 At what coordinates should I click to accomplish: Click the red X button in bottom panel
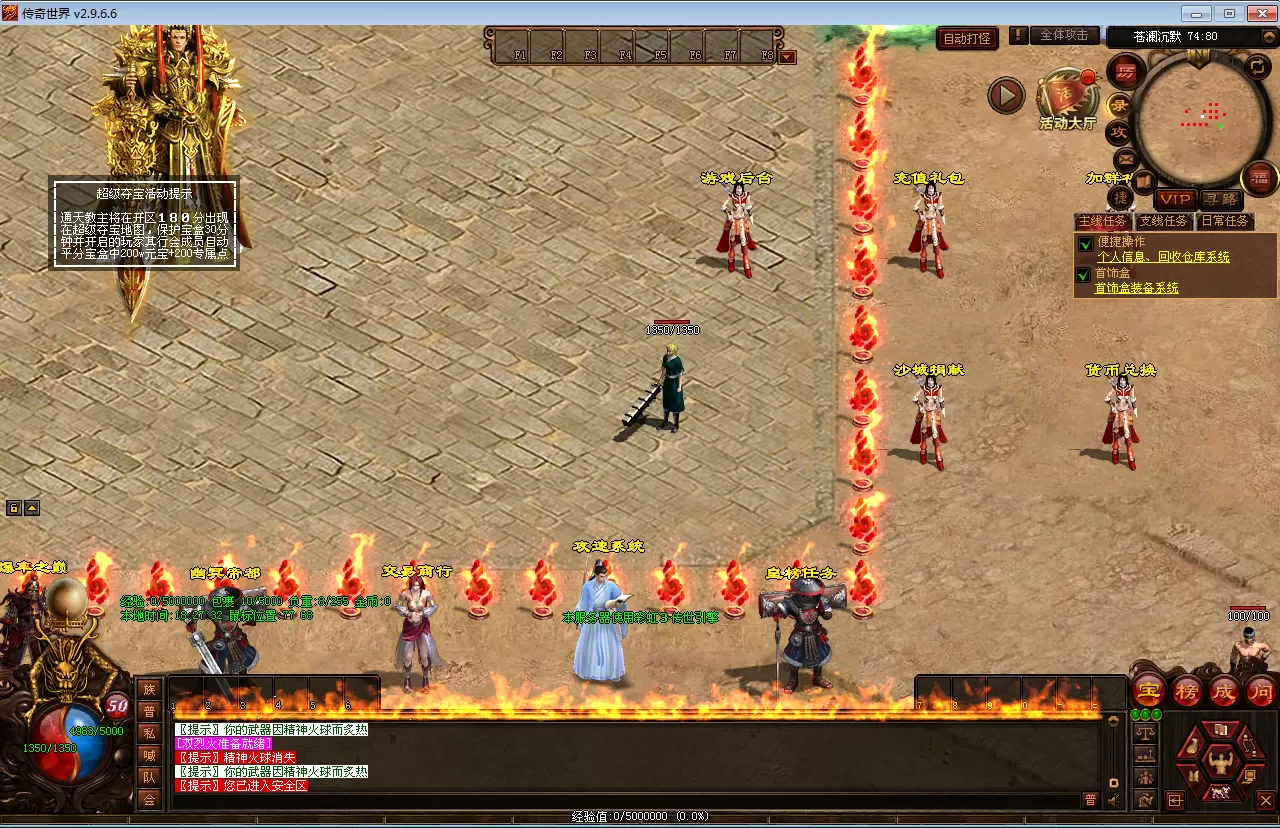1265,800
